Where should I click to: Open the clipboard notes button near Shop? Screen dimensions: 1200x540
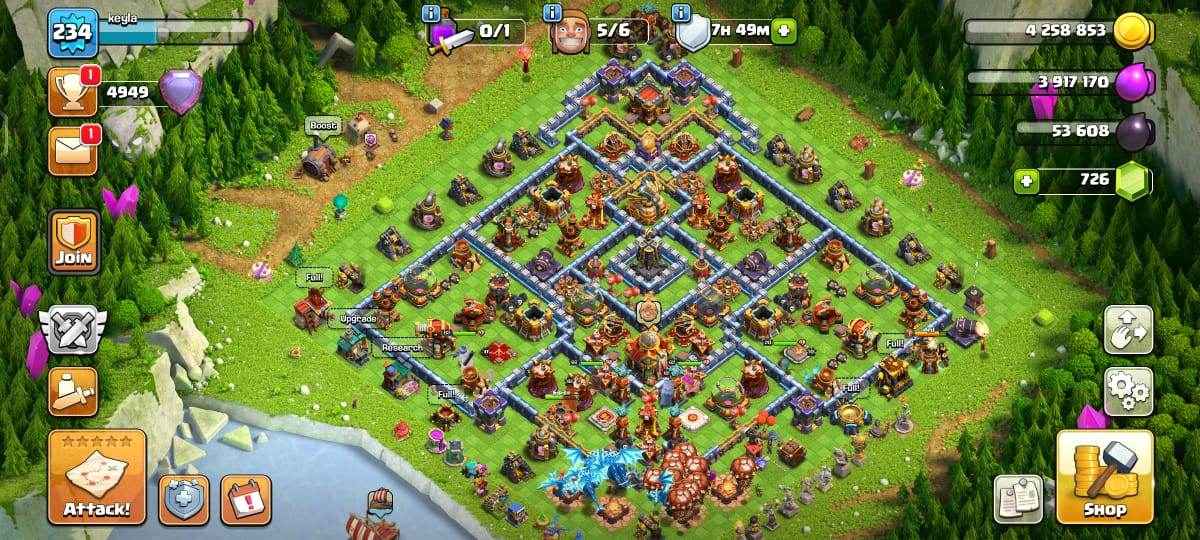[1018, 499]
